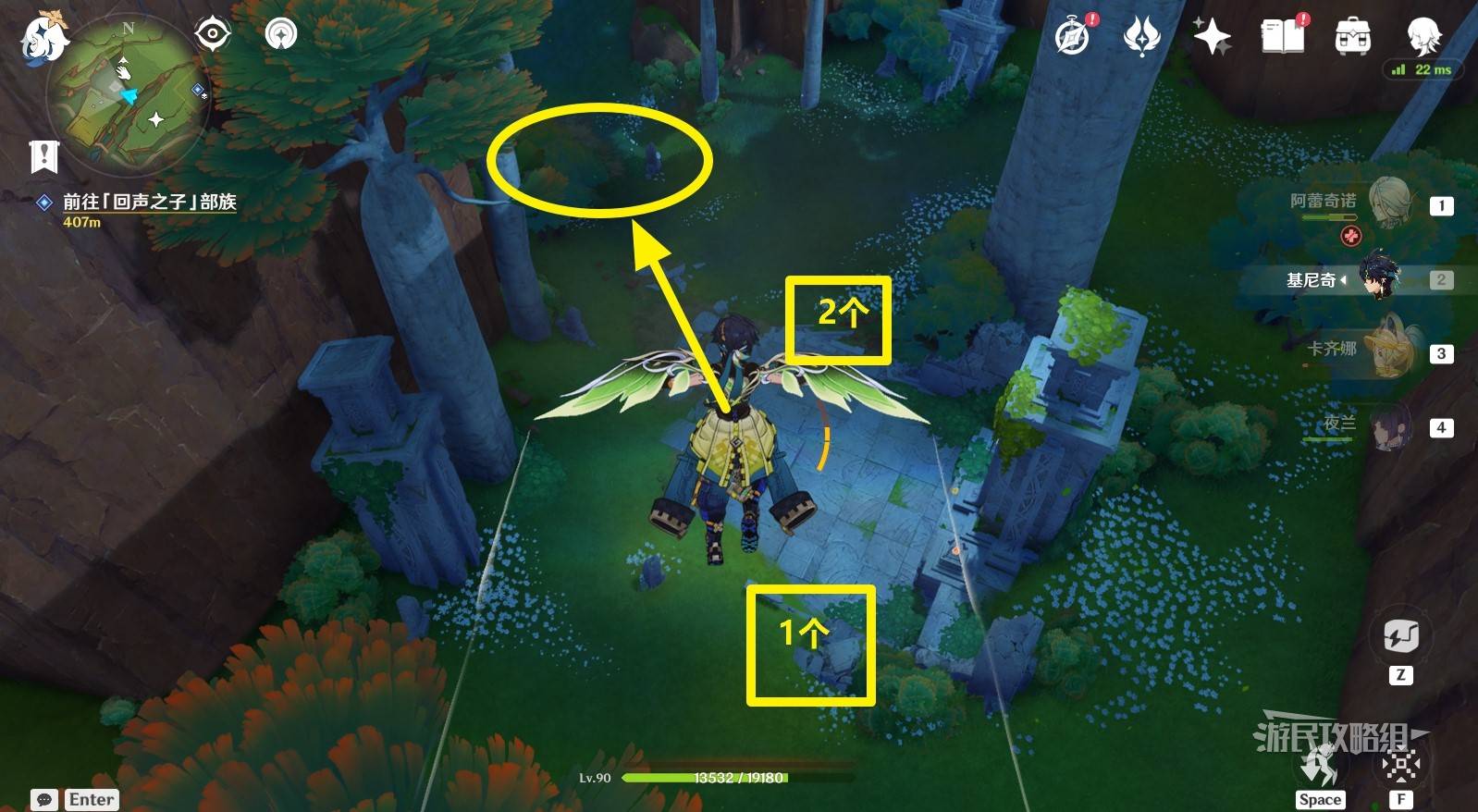Open the chat speech bubble

tap(43, 799)
